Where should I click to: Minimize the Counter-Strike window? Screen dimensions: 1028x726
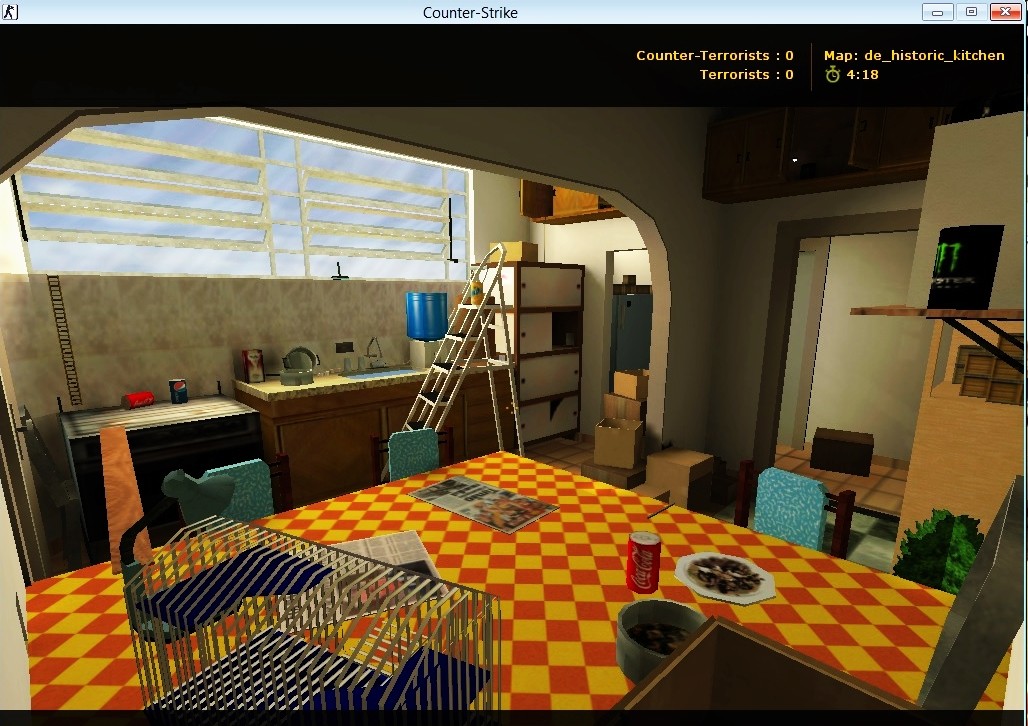tap(937, 12)
